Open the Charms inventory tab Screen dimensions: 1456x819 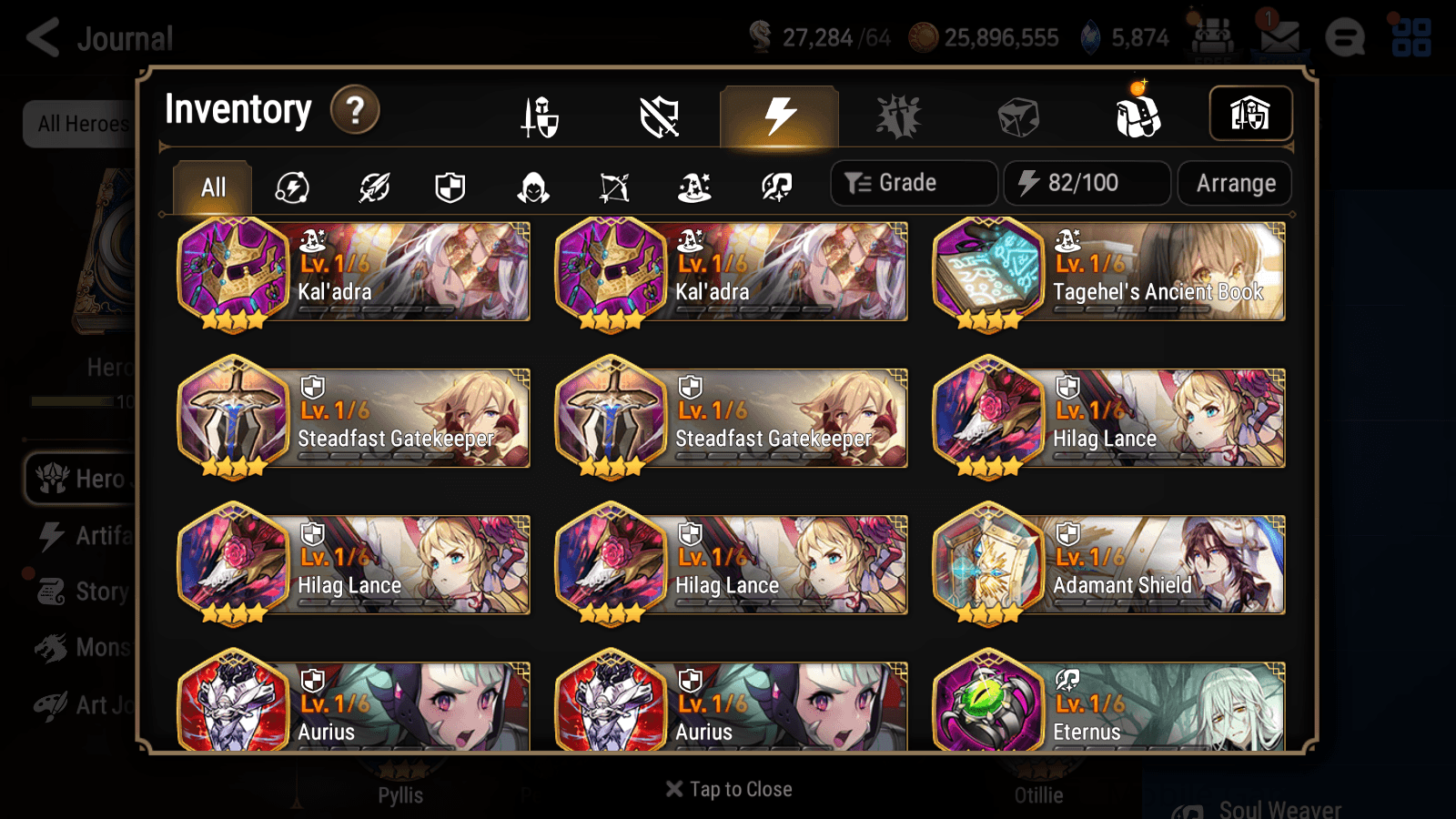click(x=899, y=116)
